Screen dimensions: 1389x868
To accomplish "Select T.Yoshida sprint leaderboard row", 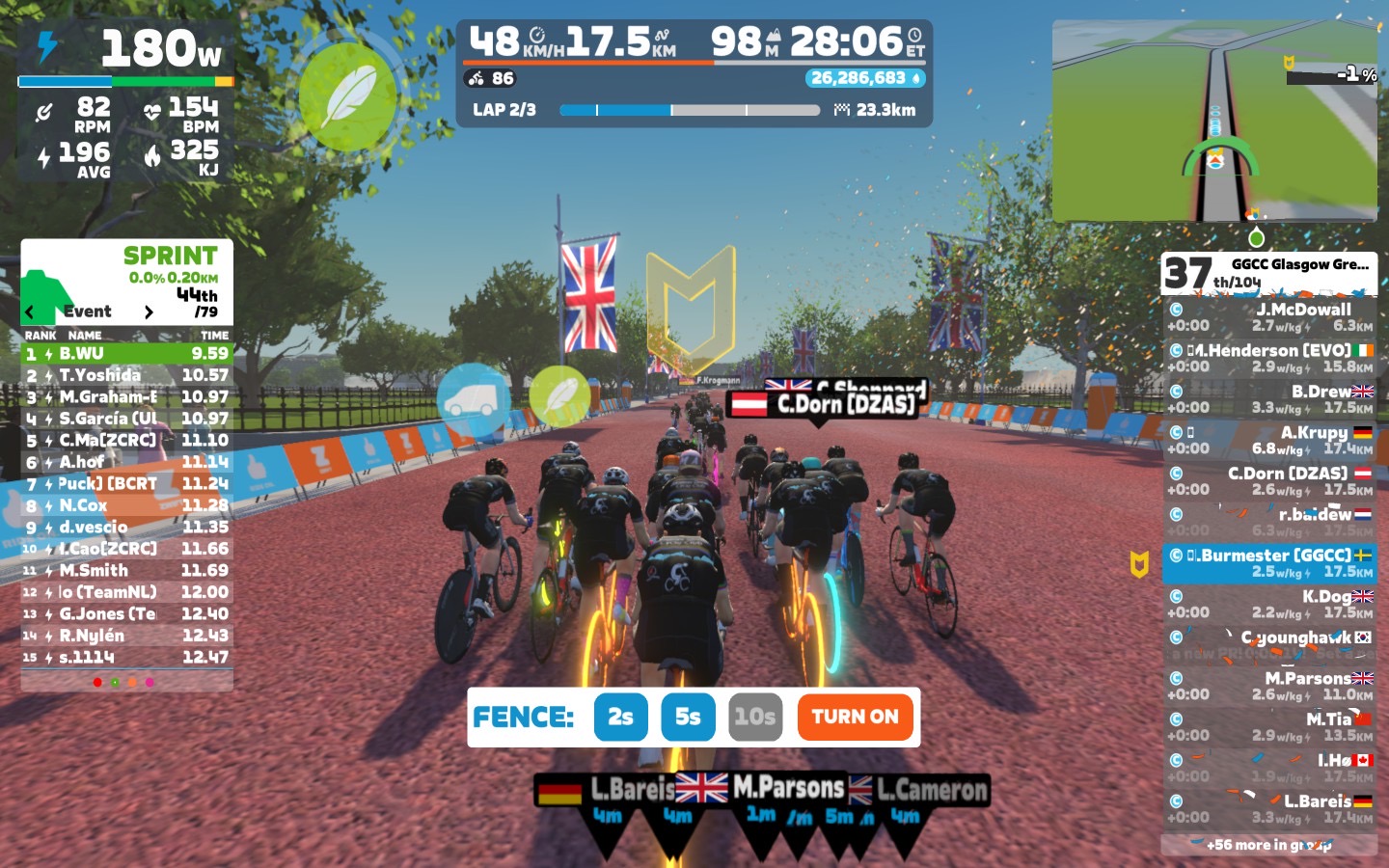I will [126, 375].
